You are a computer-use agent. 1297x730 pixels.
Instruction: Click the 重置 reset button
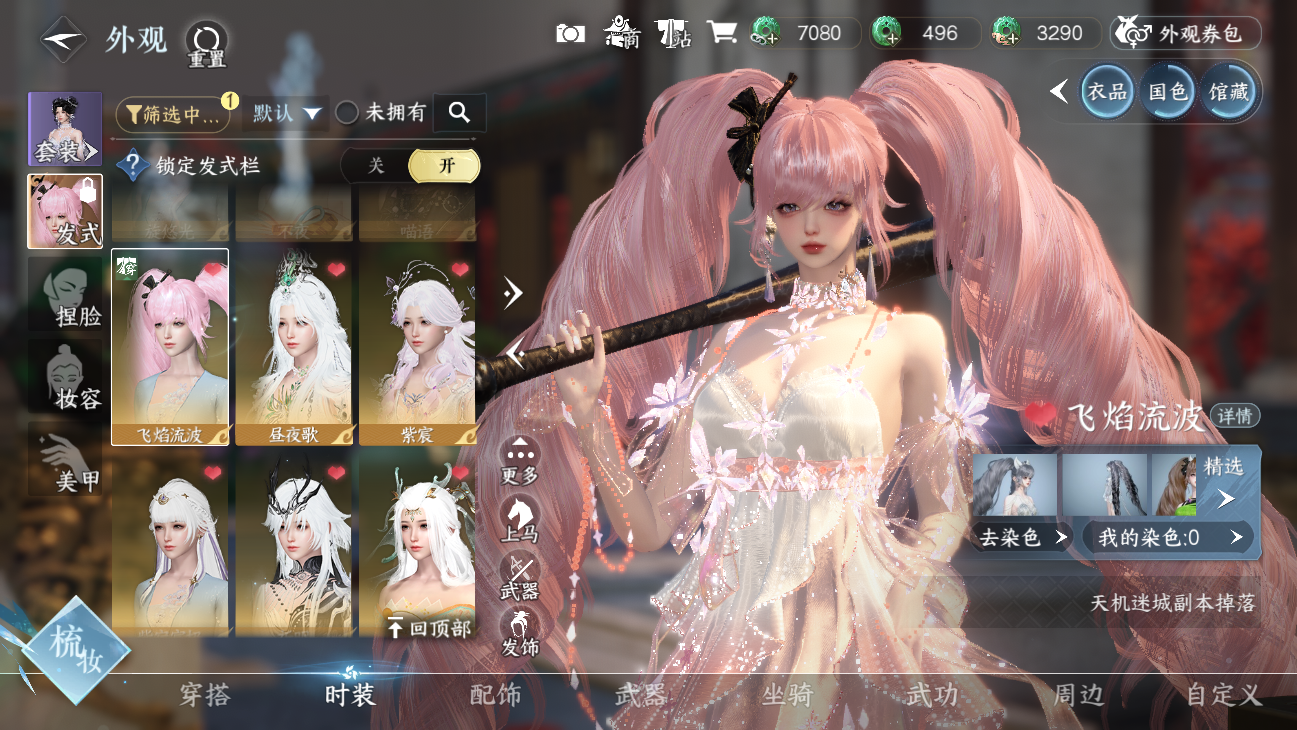point(207,43)
